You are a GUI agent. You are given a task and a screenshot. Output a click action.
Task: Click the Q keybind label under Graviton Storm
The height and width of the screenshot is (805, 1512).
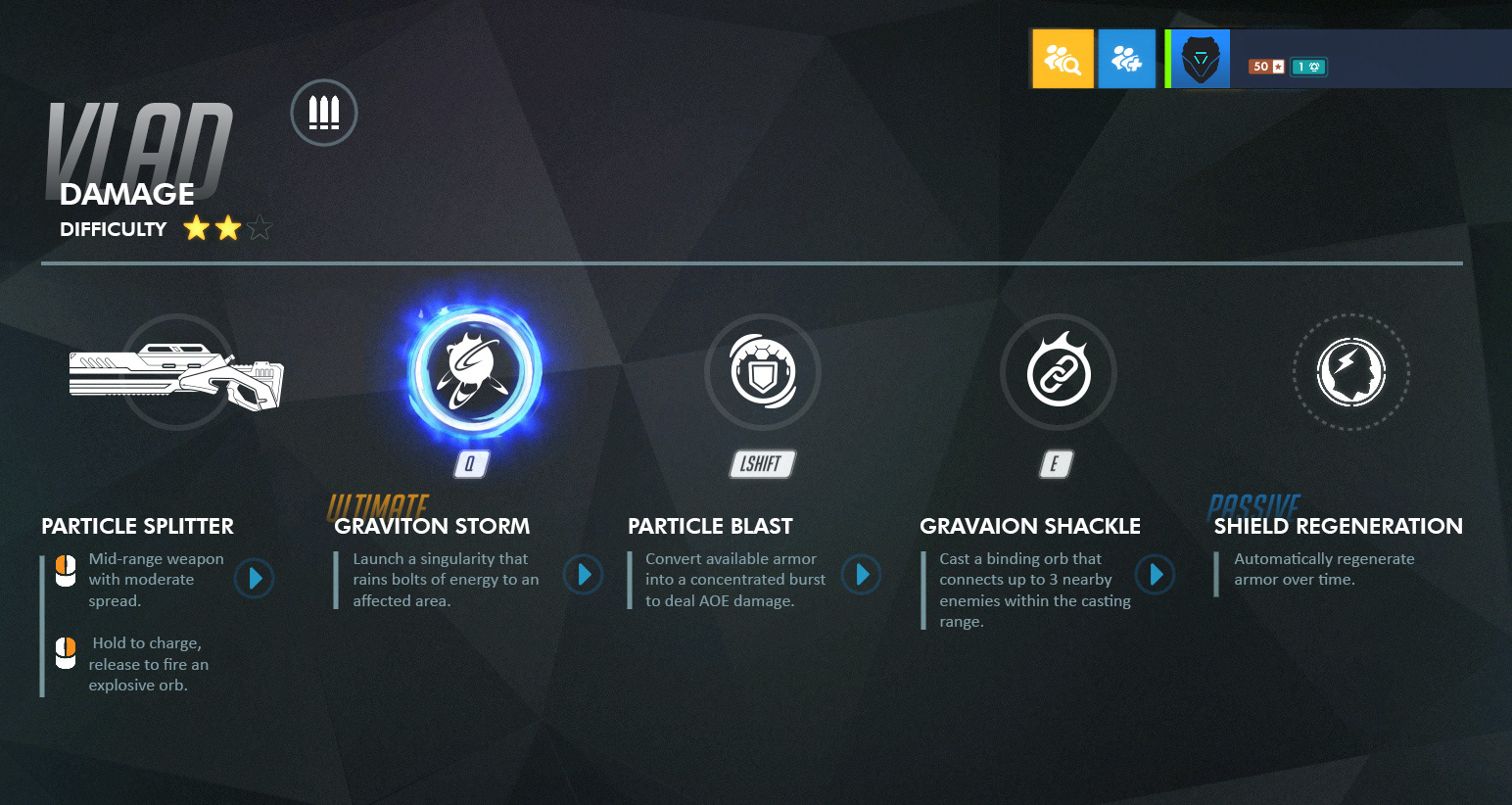(x=470, y=463)
